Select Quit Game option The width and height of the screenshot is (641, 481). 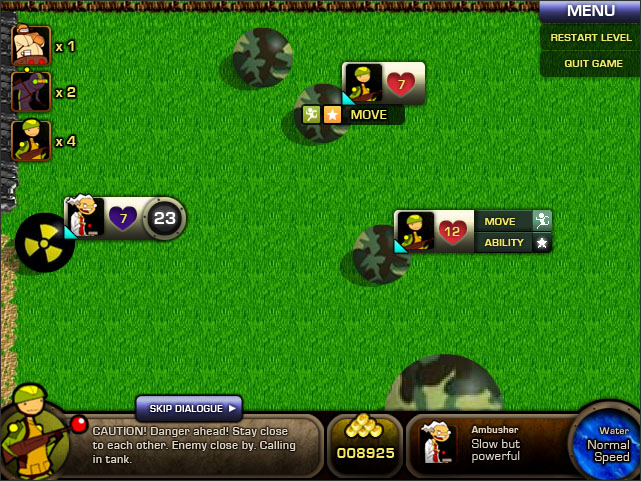point(593,63)
